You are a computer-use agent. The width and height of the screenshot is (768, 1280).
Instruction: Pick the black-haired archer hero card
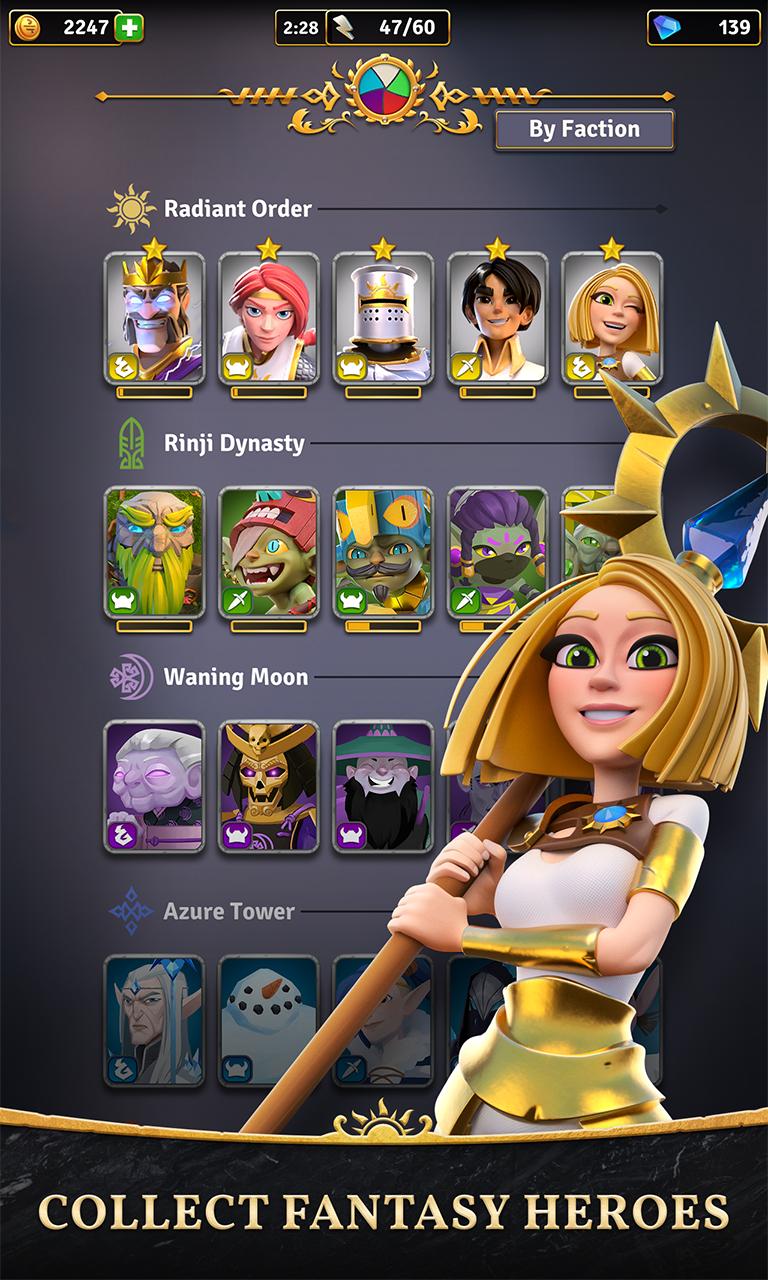tap(497, 318)
